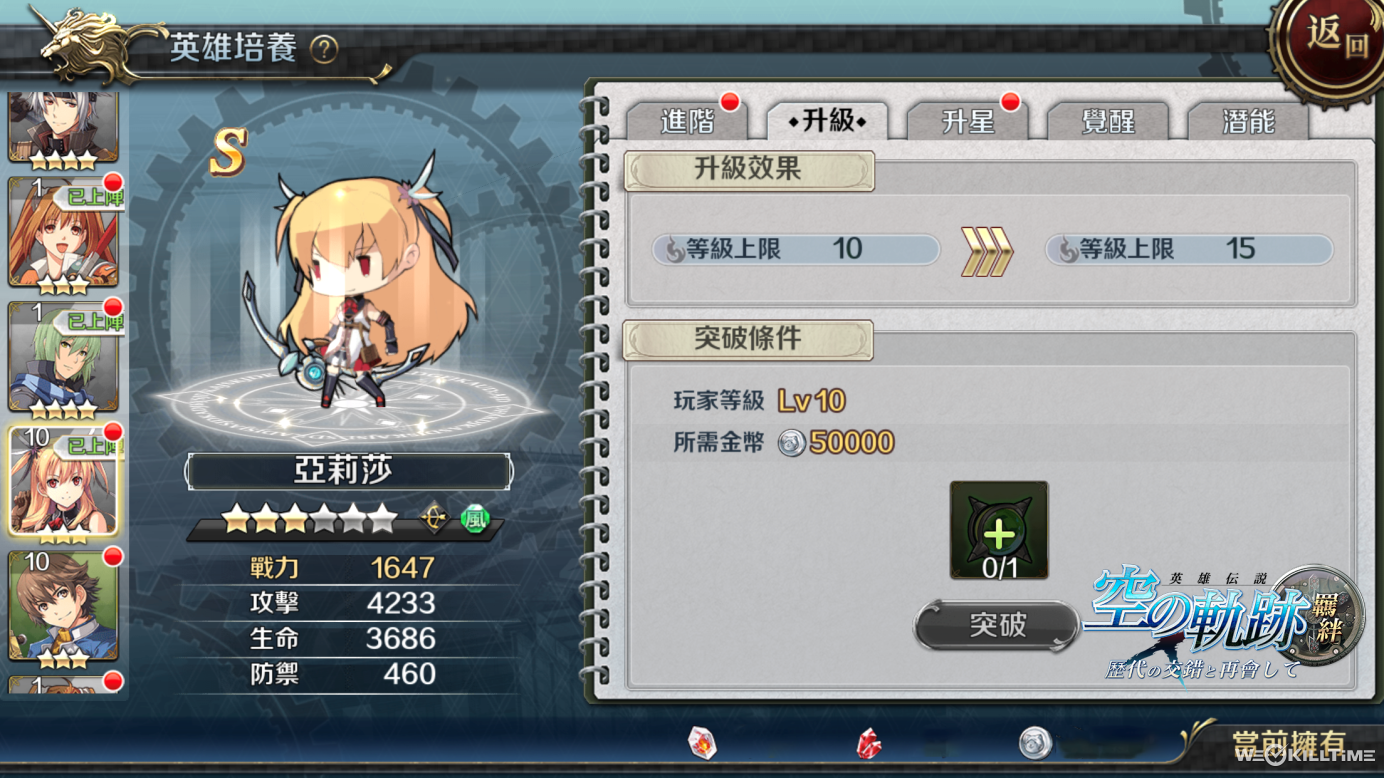Open the 英雄培養 help question mark

point(324,49)
